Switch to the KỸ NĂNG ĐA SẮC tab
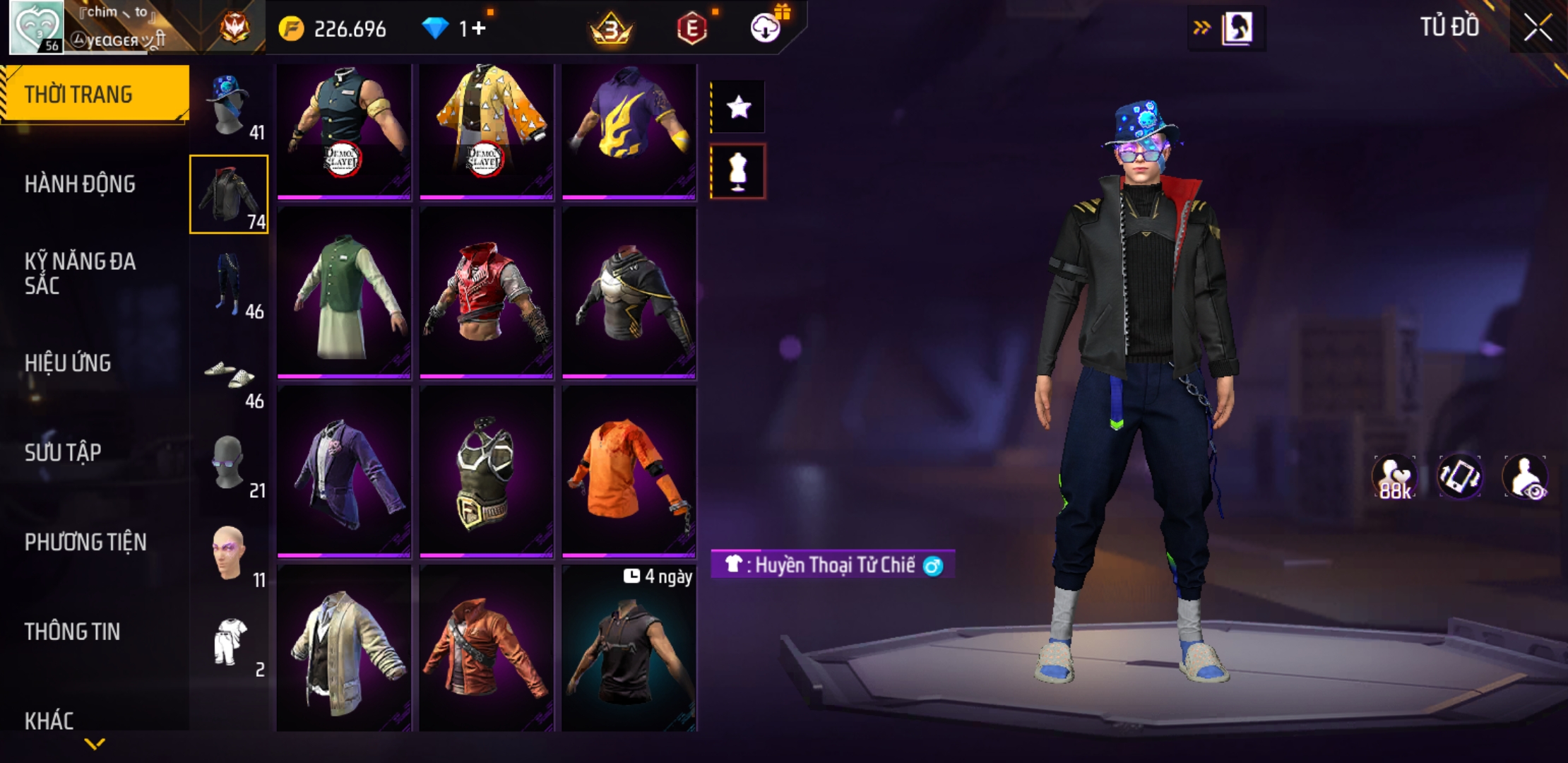This screenshot has height=763, width=1568. (80, 273)
